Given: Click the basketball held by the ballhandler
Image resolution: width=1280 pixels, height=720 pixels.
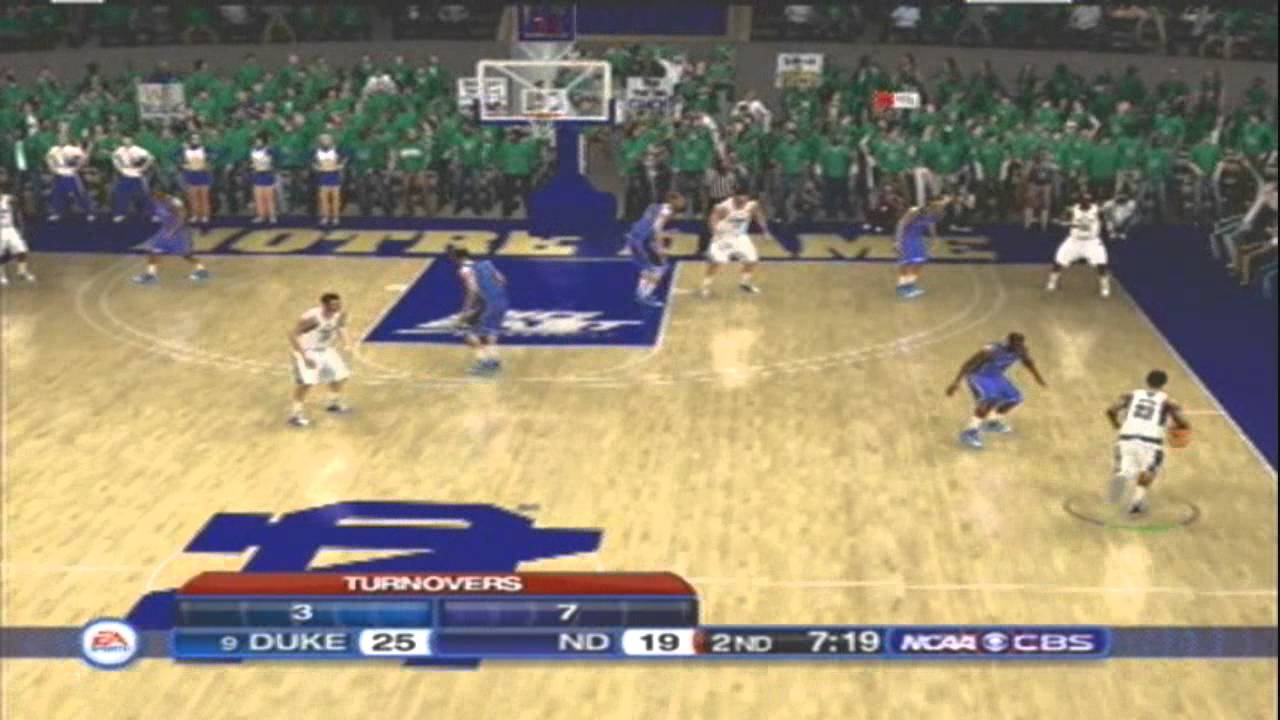Looking at the screenshot, I should (x=1180, y=437).
